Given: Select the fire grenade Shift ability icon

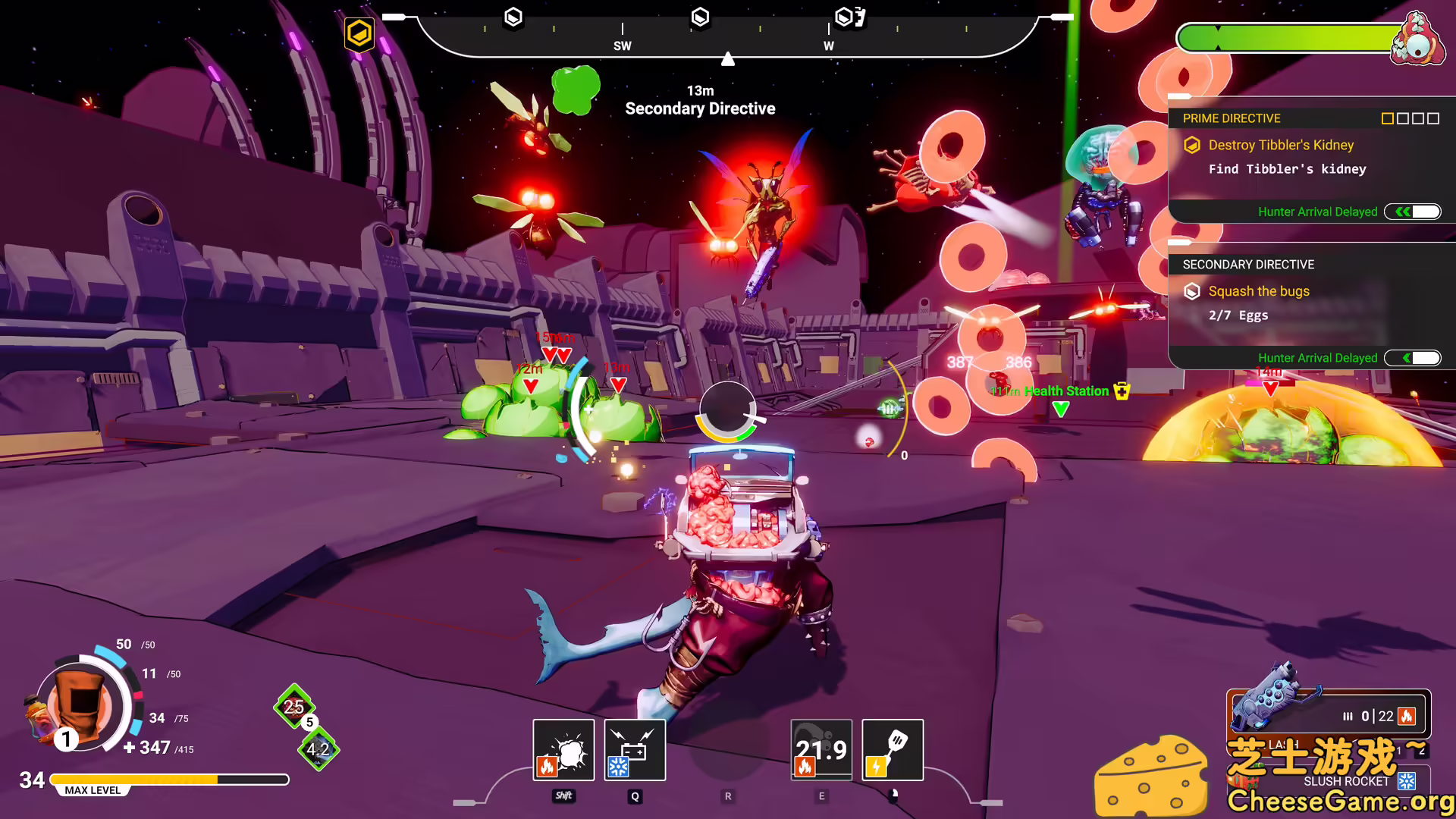Looking at the screenshot, I should pyautogui.click(x=563, y=749).
